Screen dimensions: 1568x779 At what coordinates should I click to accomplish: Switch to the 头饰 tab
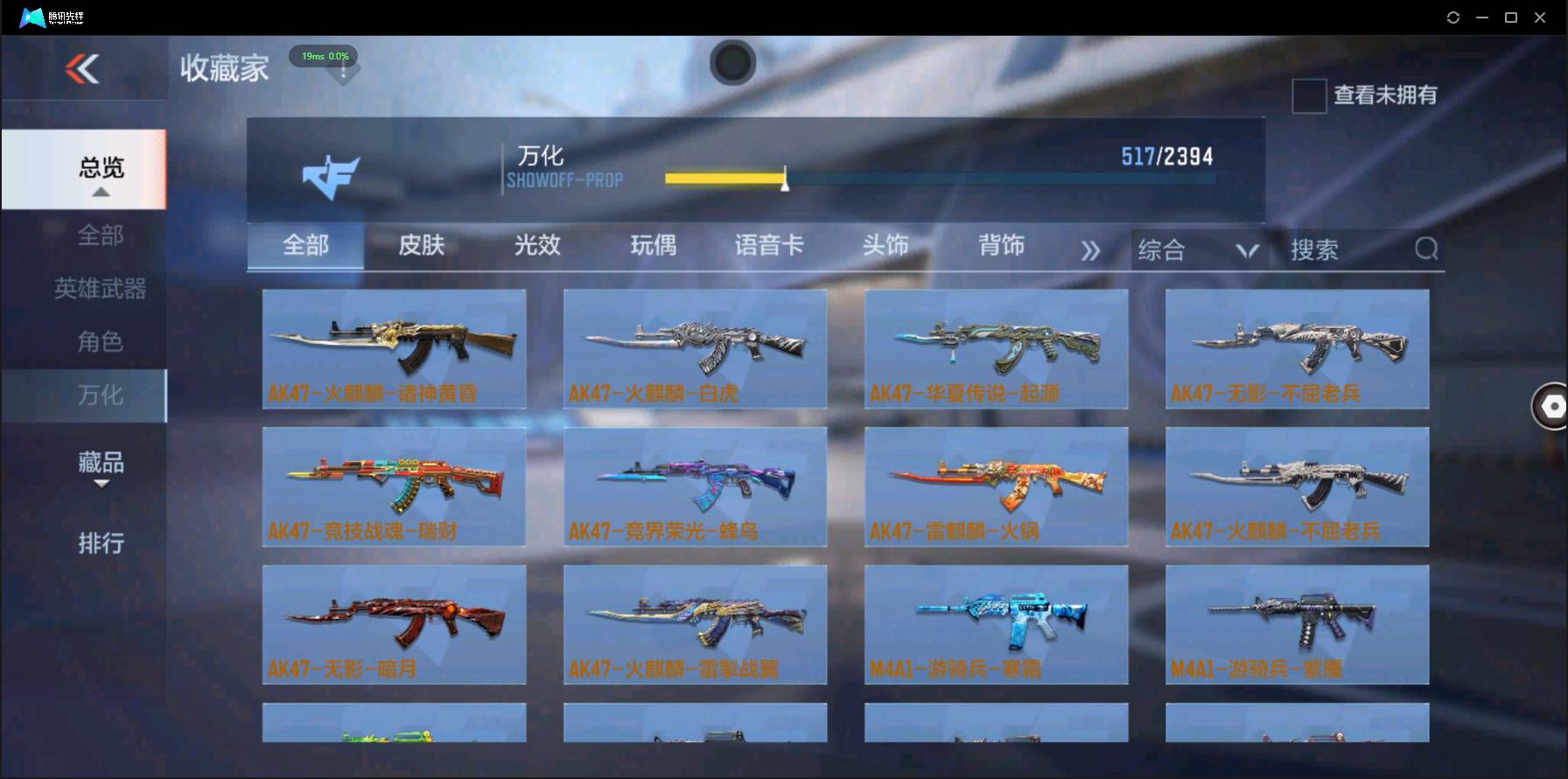tap(886, 247)
